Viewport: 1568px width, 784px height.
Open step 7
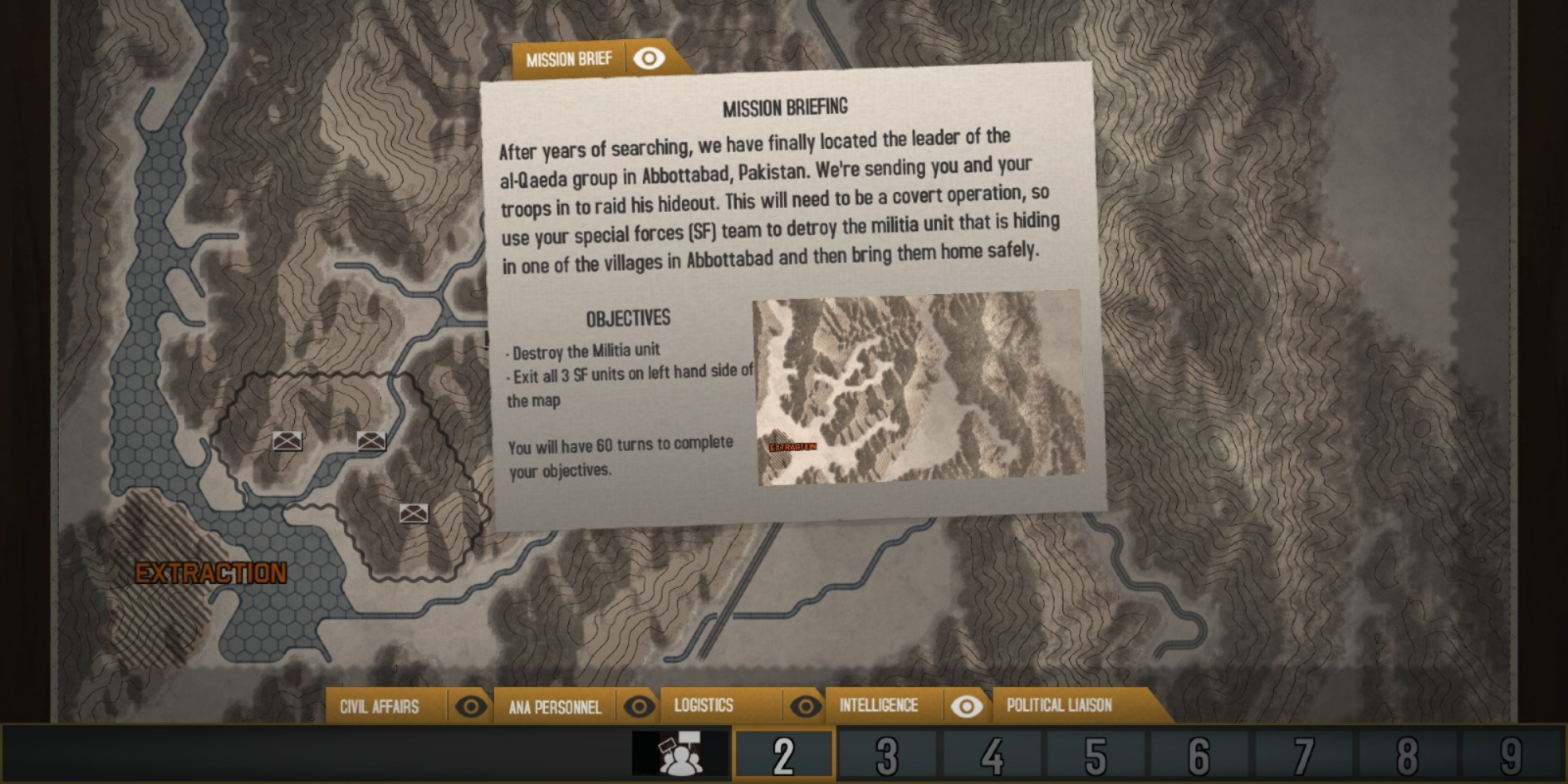tap(1303, 756)
